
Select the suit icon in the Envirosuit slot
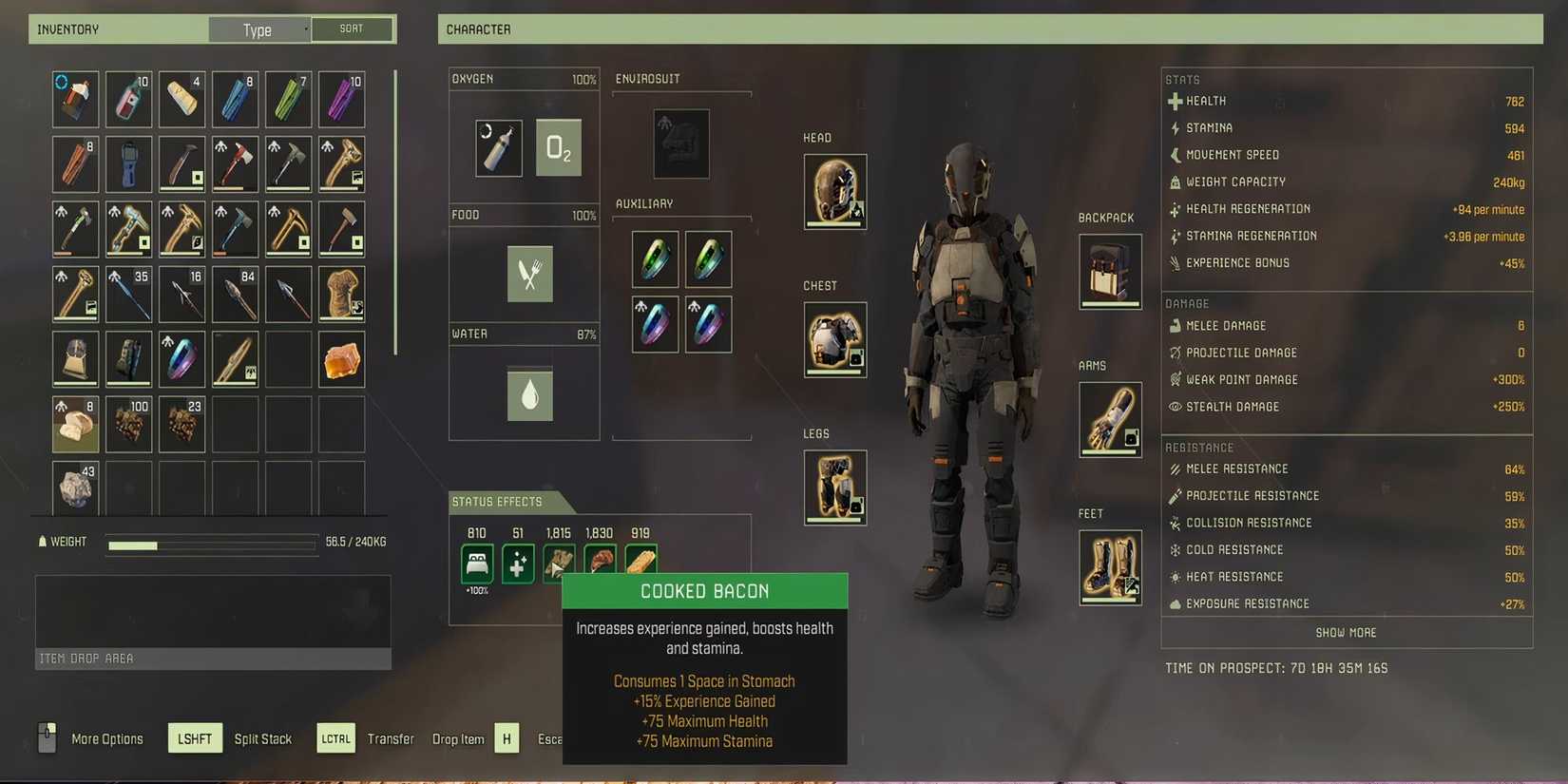tap(680, 143)
